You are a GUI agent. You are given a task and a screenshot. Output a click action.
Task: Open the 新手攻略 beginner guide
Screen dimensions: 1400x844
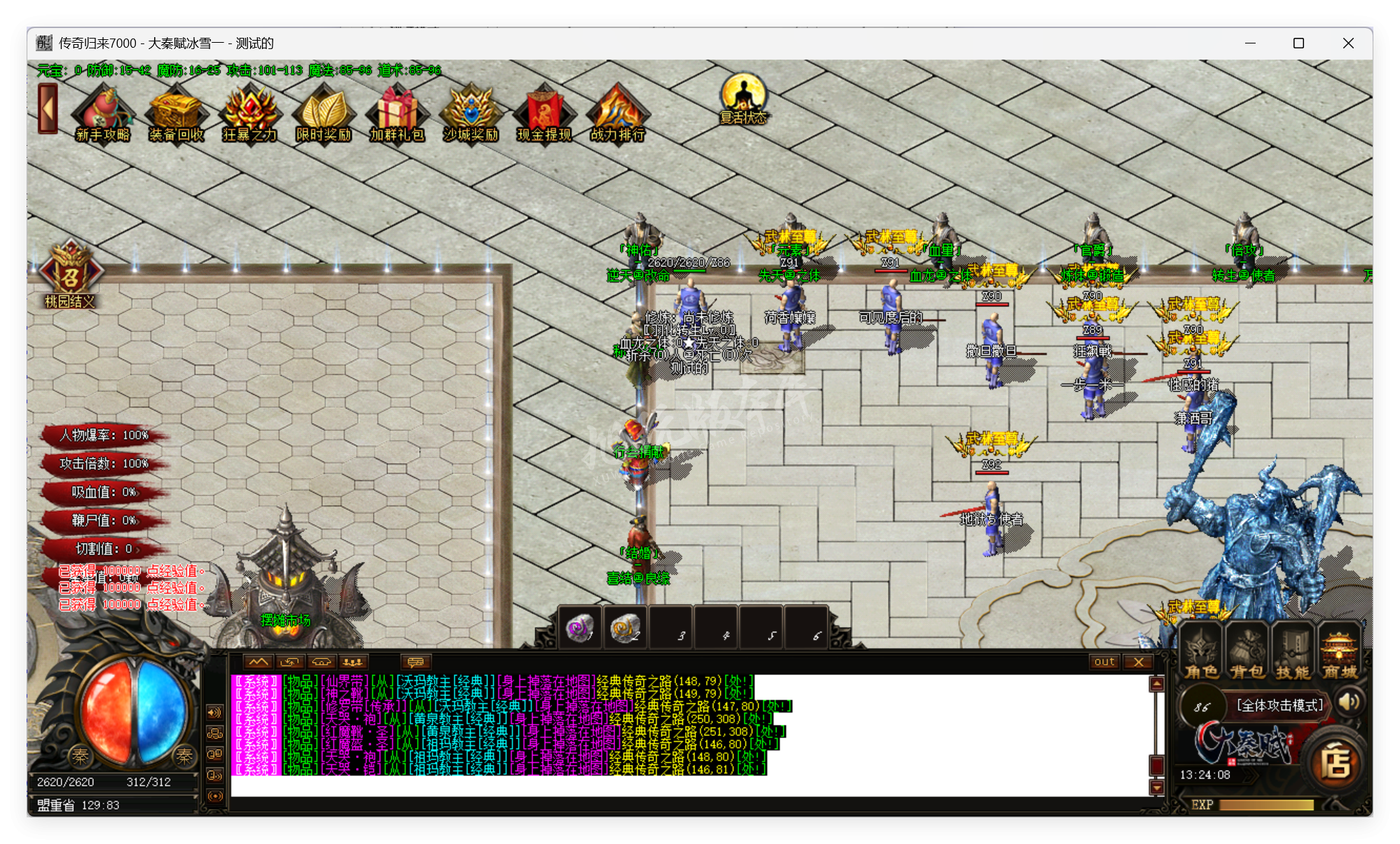(x=103, y=113)
